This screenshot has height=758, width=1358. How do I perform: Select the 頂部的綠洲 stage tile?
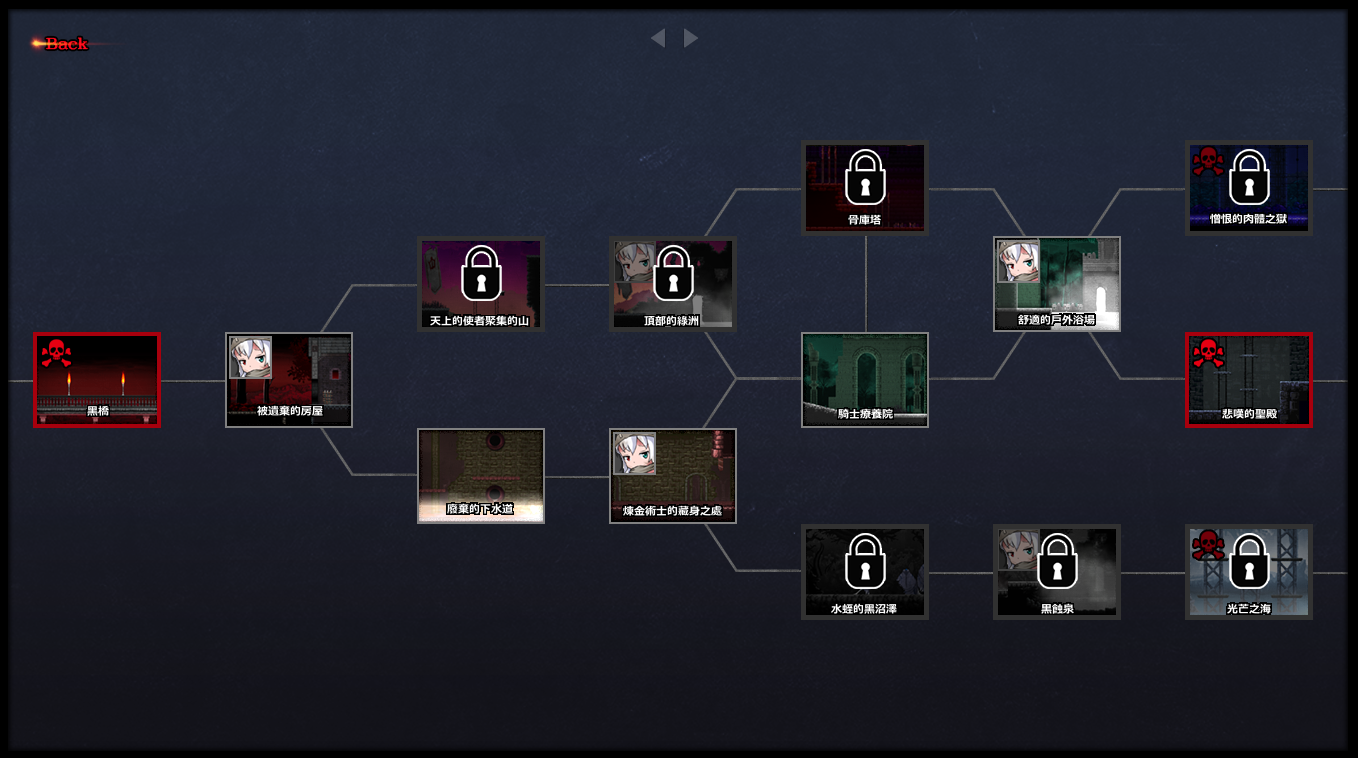click(673, 284)
